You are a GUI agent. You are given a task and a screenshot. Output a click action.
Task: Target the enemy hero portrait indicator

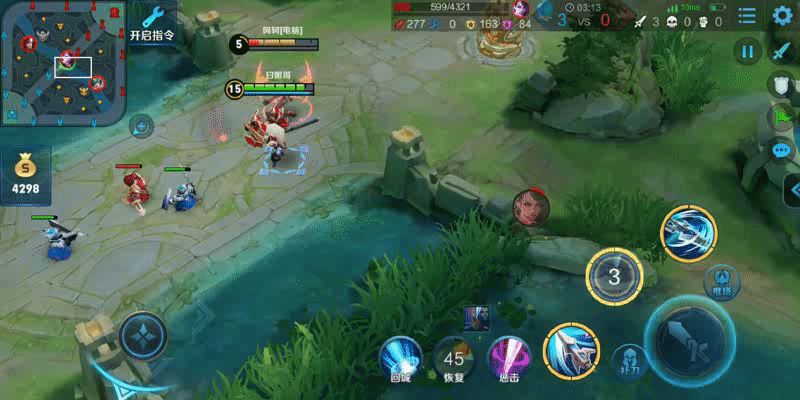(x=530, y=207)
